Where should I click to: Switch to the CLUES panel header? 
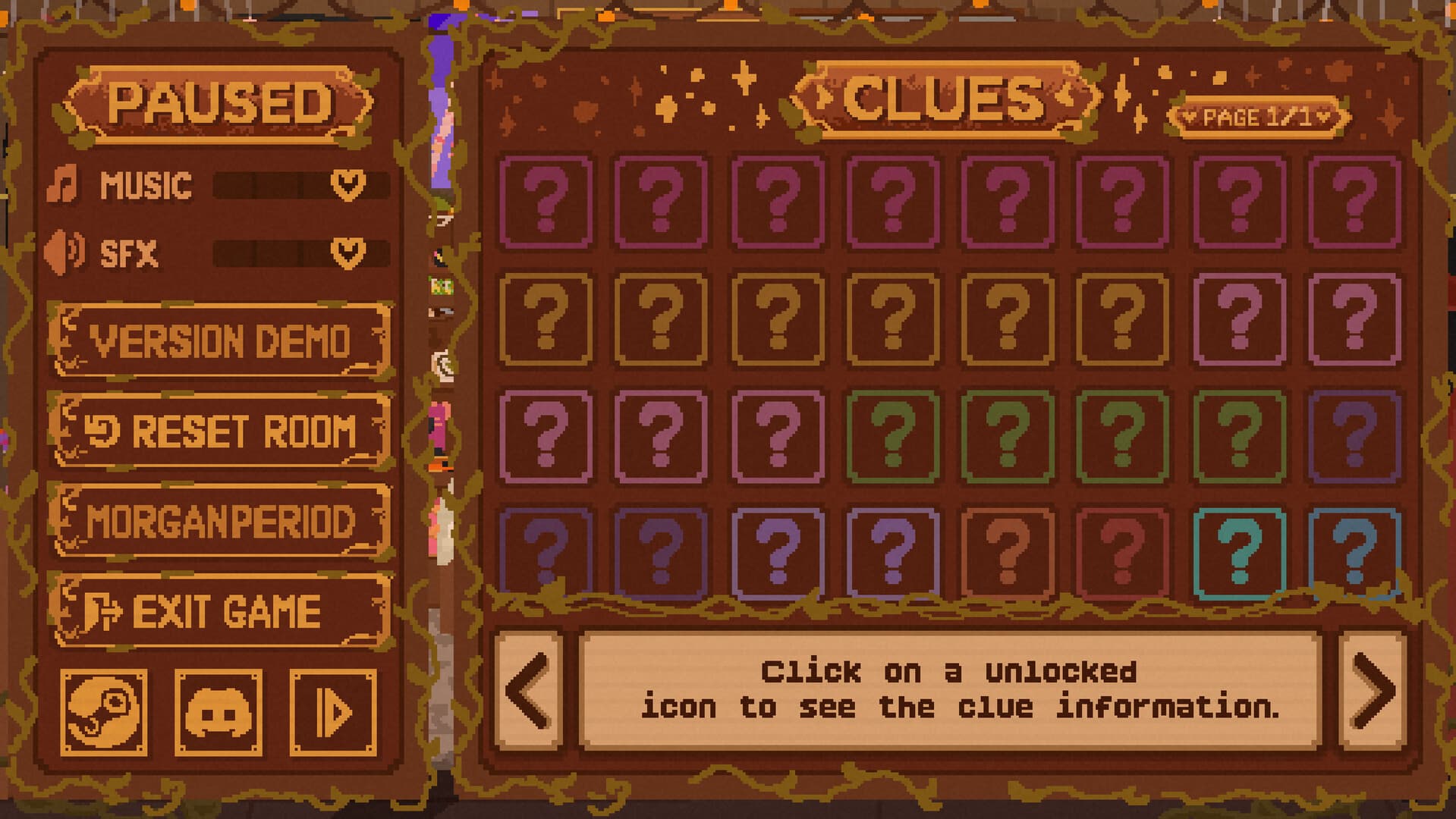(x=948, y=99)
